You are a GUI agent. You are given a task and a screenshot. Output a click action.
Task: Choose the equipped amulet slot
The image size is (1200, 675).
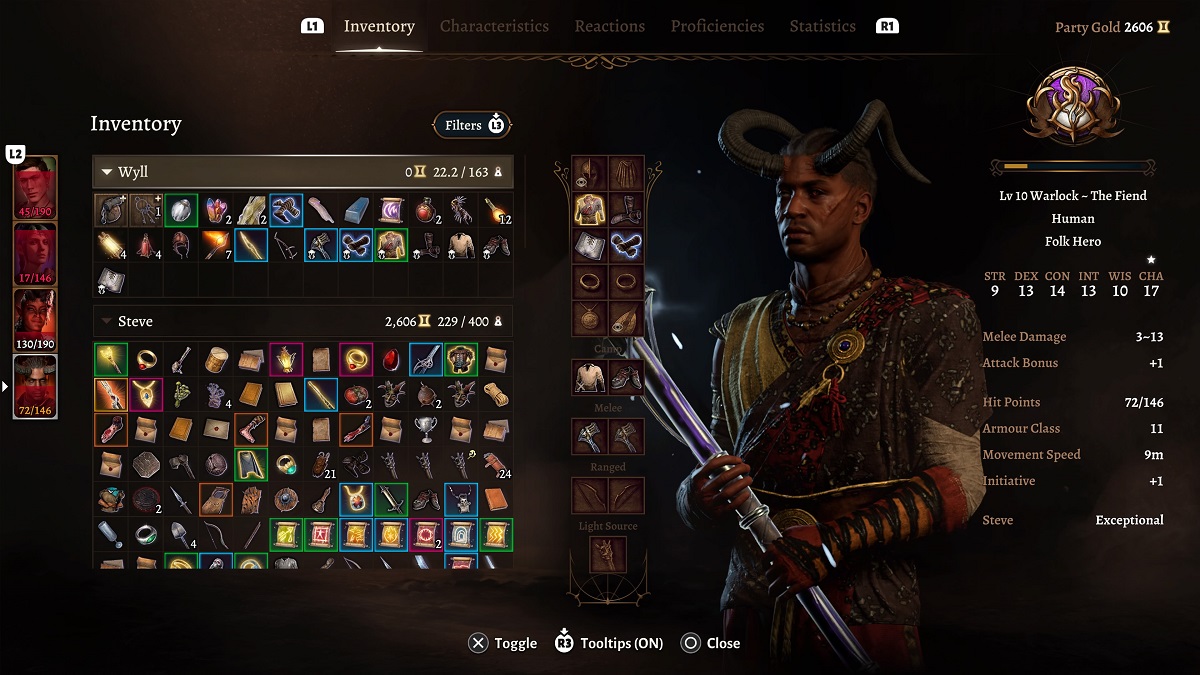click(x=590, y=318)
